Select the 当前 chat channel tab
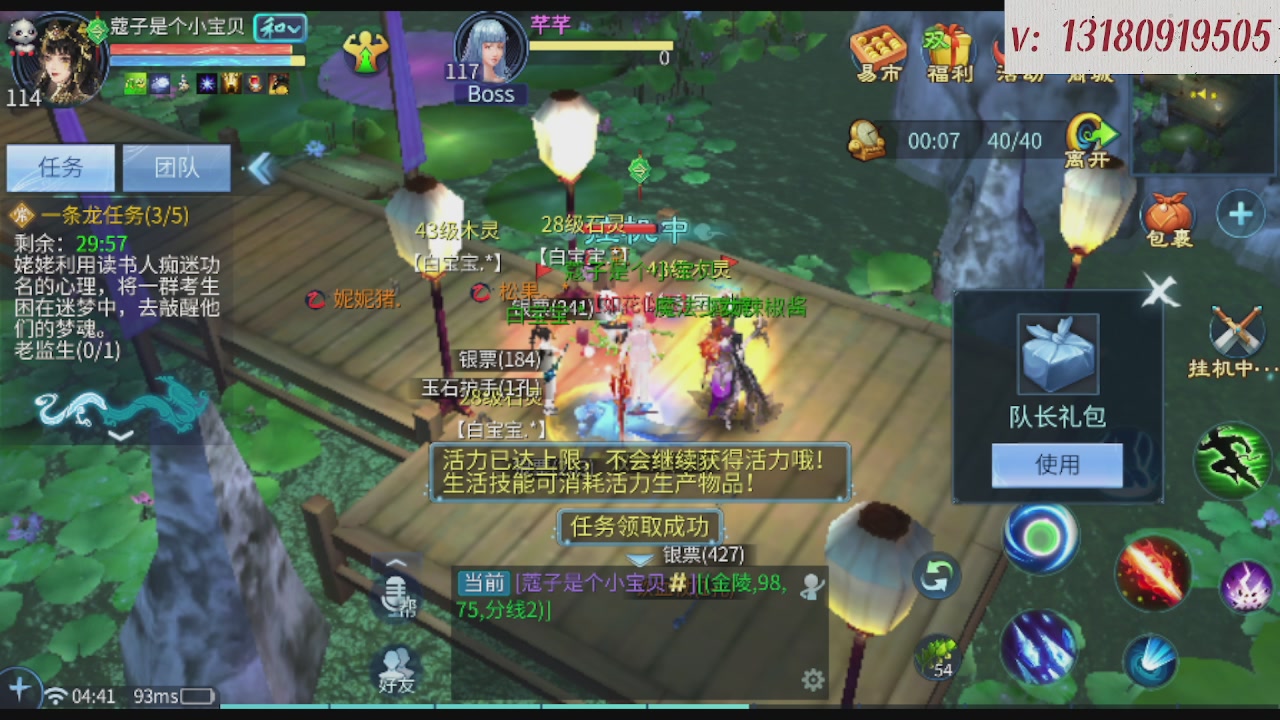1280x720 pixels. point(483,584)
